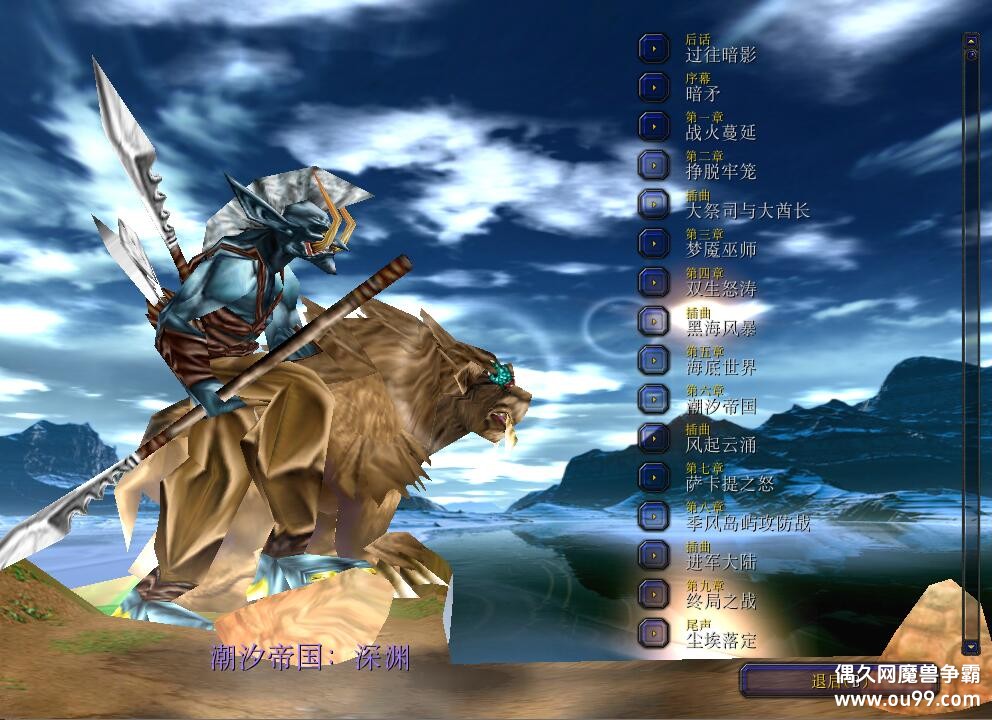Viewport: 992px width, 720px height.
Task: Open the interlude 大祭司与大酋长
Action: 654,204
